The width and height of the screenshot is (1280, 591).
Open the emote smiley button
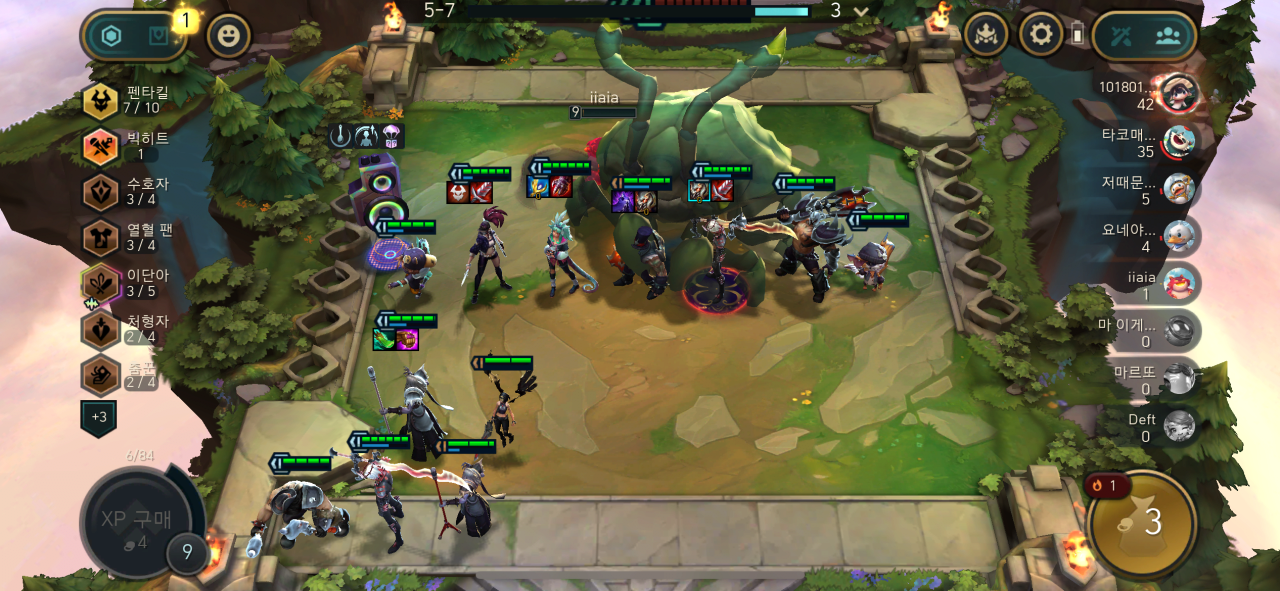click(x=228, y=36)
